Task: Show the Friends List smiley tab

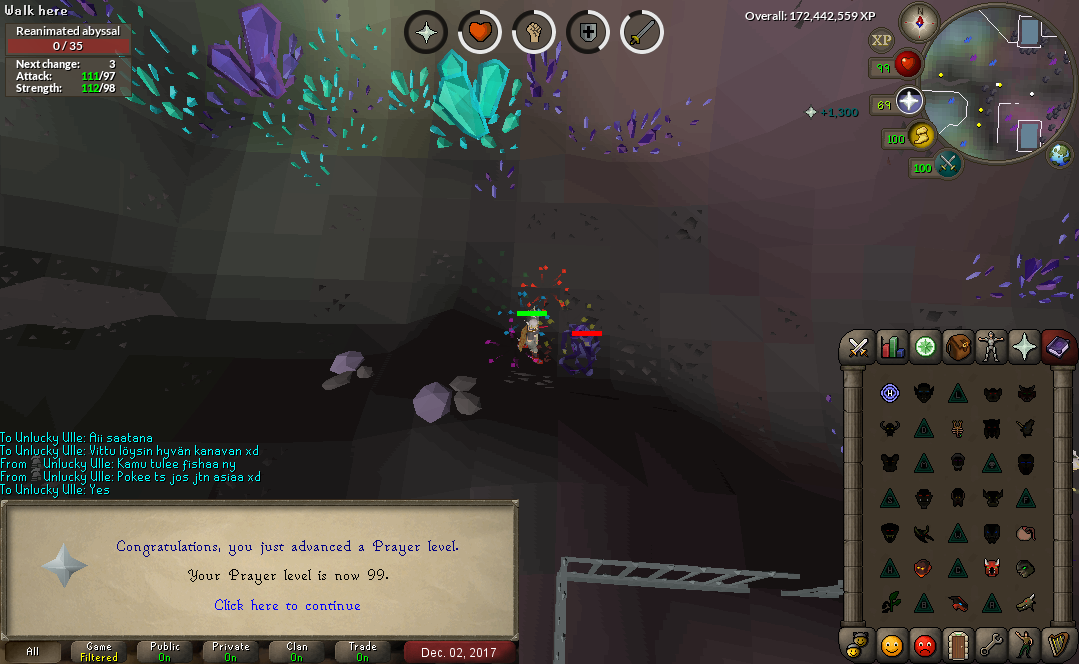Action: 892,644
